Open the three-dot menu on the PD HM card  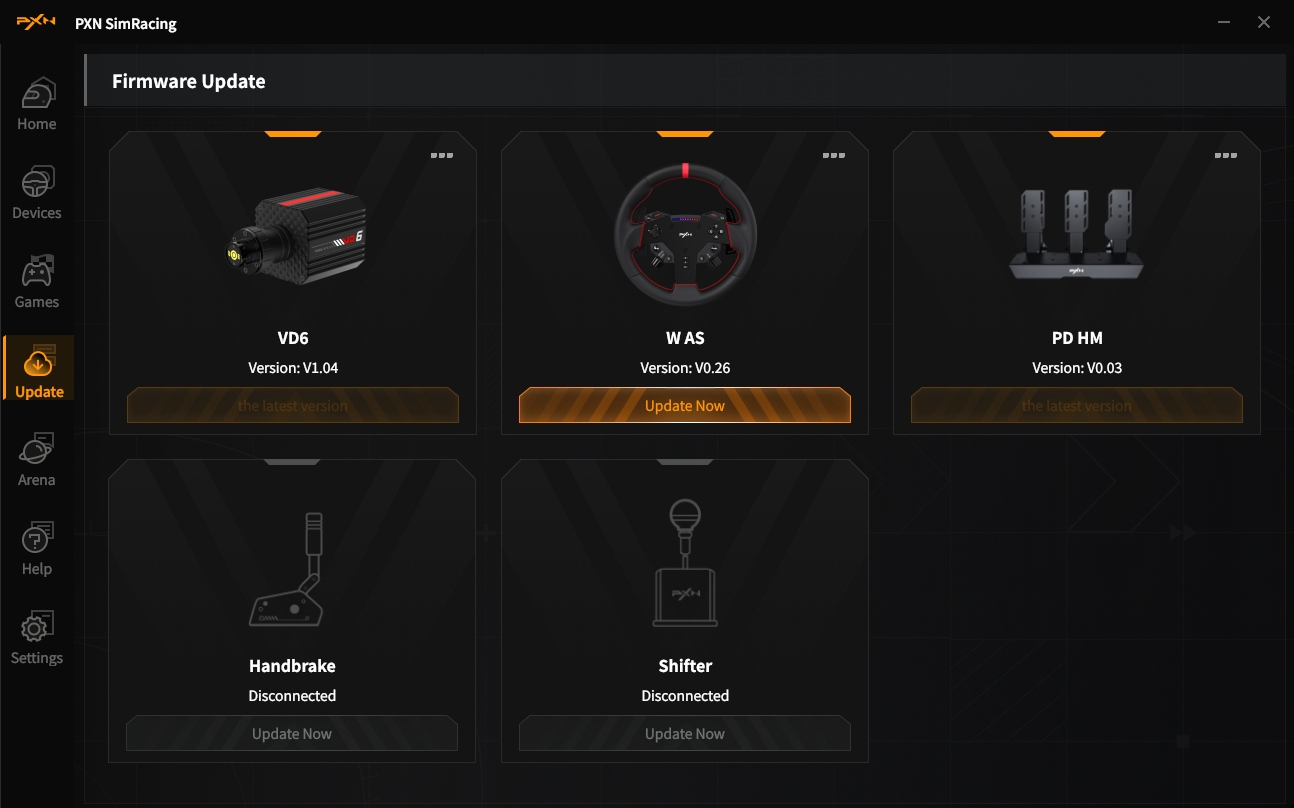[1226, 156]
